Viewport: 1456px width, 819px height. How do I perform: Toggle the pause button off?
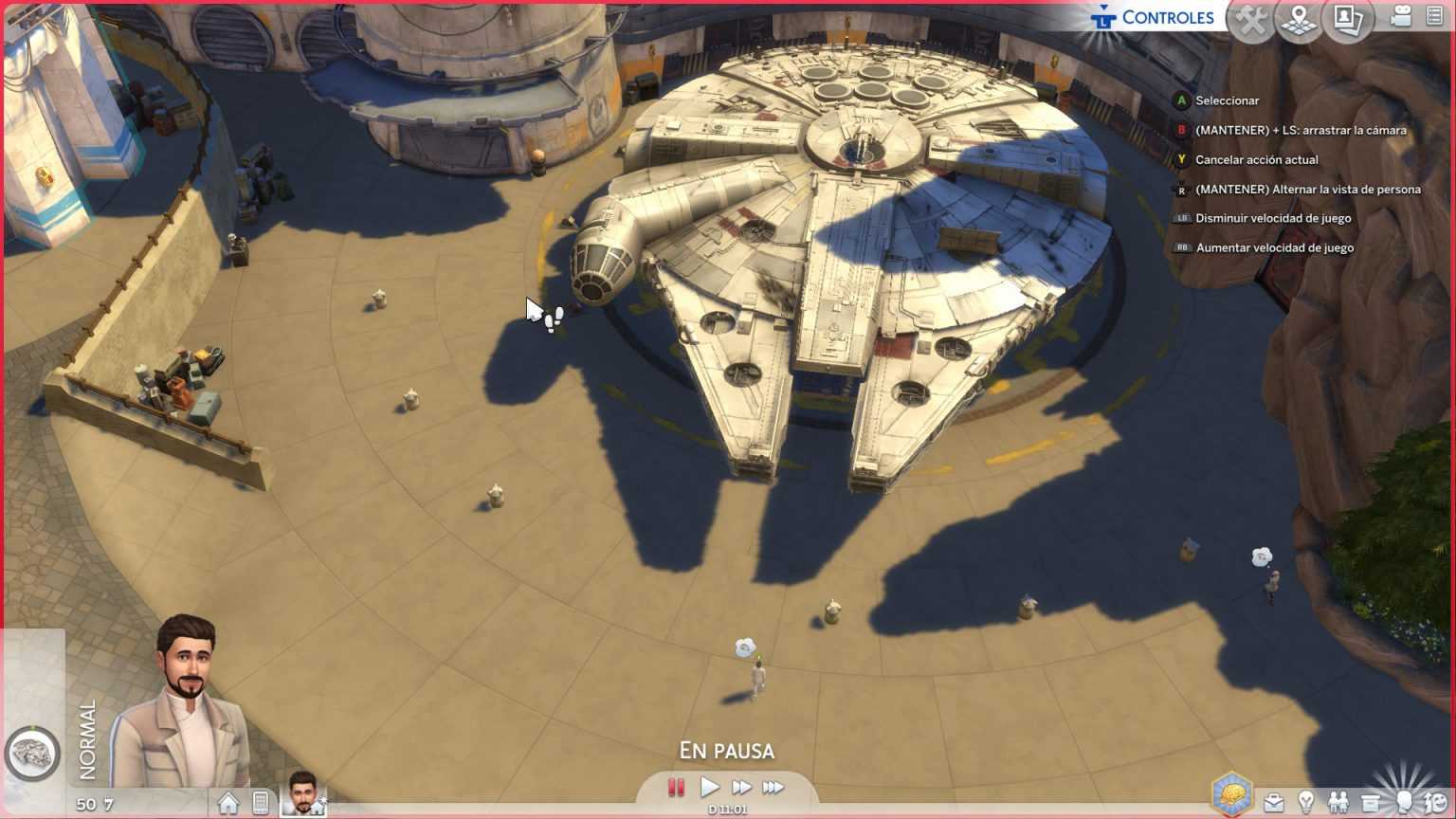(x=676, y=786)
